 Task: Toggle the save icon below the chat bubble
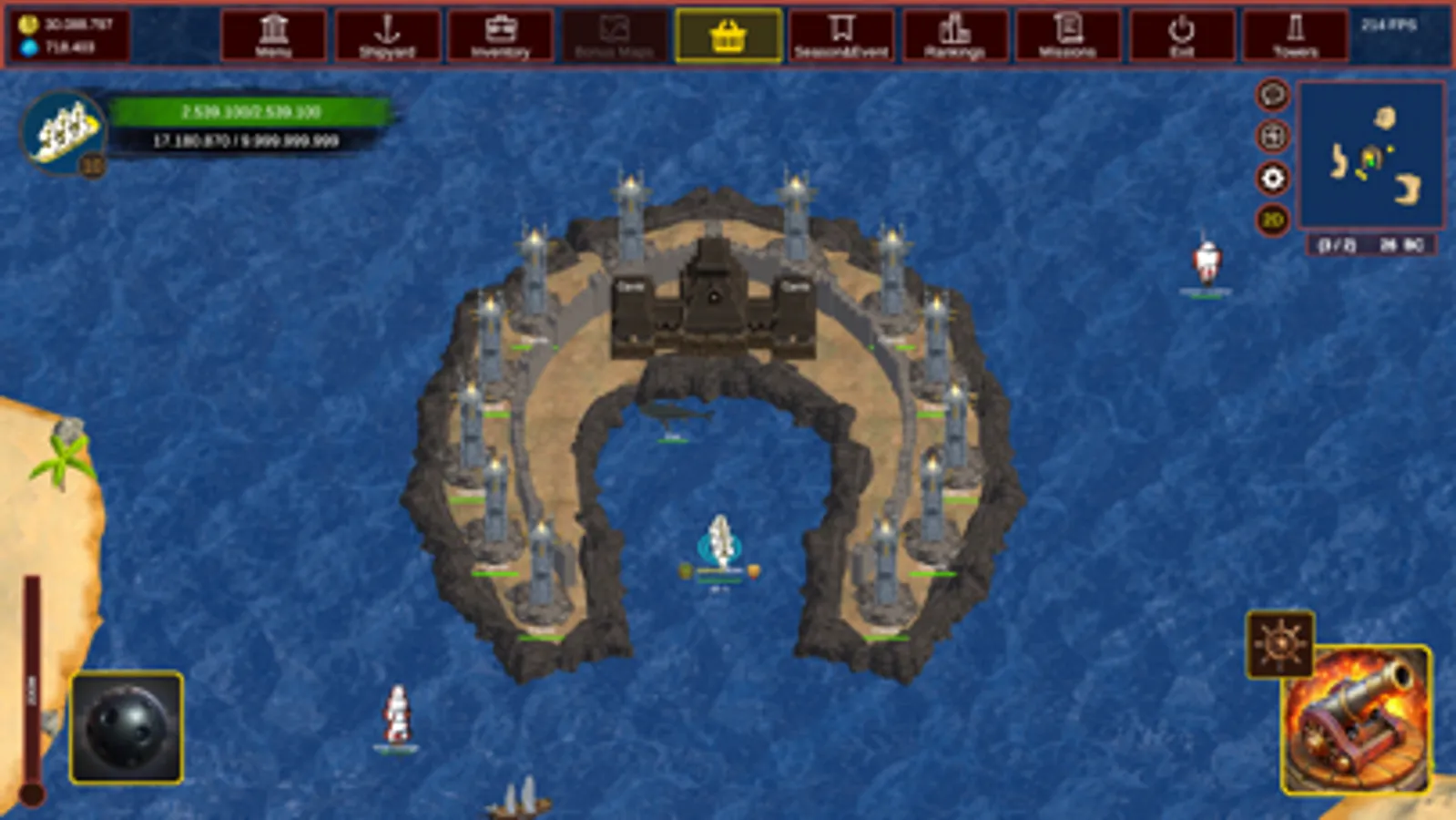(x=1272, y=137)
